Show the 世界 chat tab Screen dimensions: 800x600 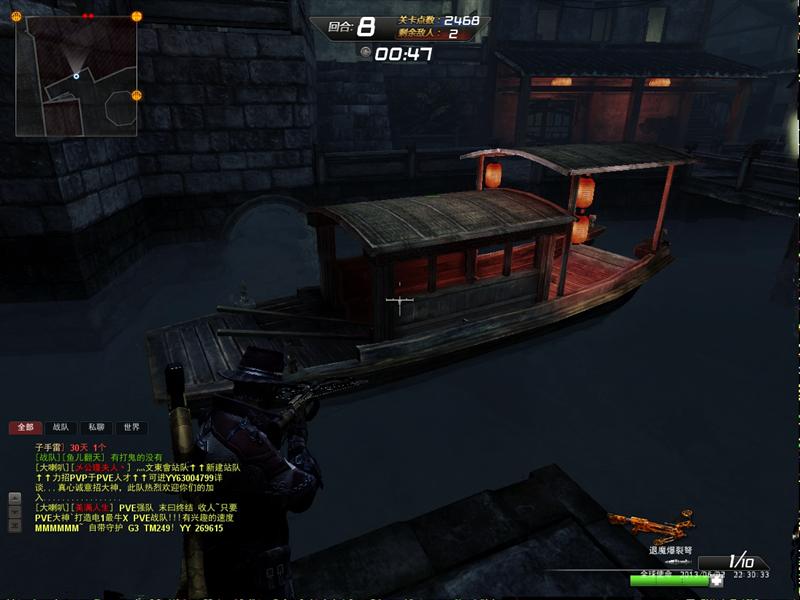130,427
